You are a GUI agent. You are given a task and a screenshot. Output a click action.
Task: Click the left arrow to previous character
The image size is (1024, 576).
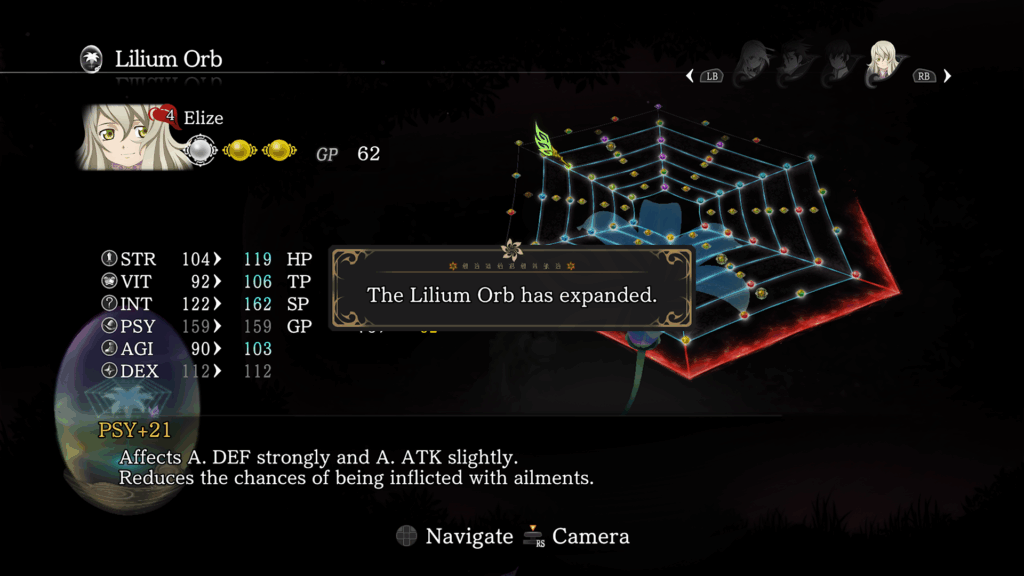coord(690,76)
